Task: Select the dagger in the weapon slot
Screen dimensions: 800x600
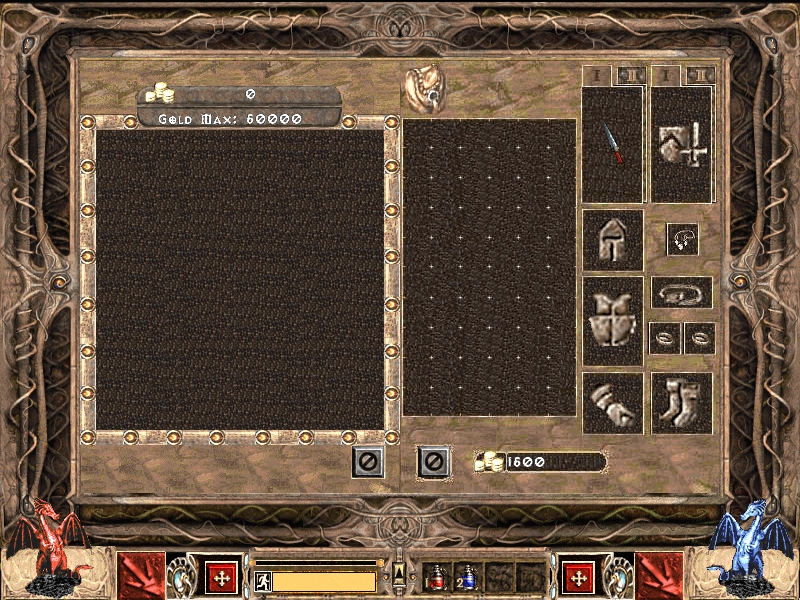Action: [612, 144]
